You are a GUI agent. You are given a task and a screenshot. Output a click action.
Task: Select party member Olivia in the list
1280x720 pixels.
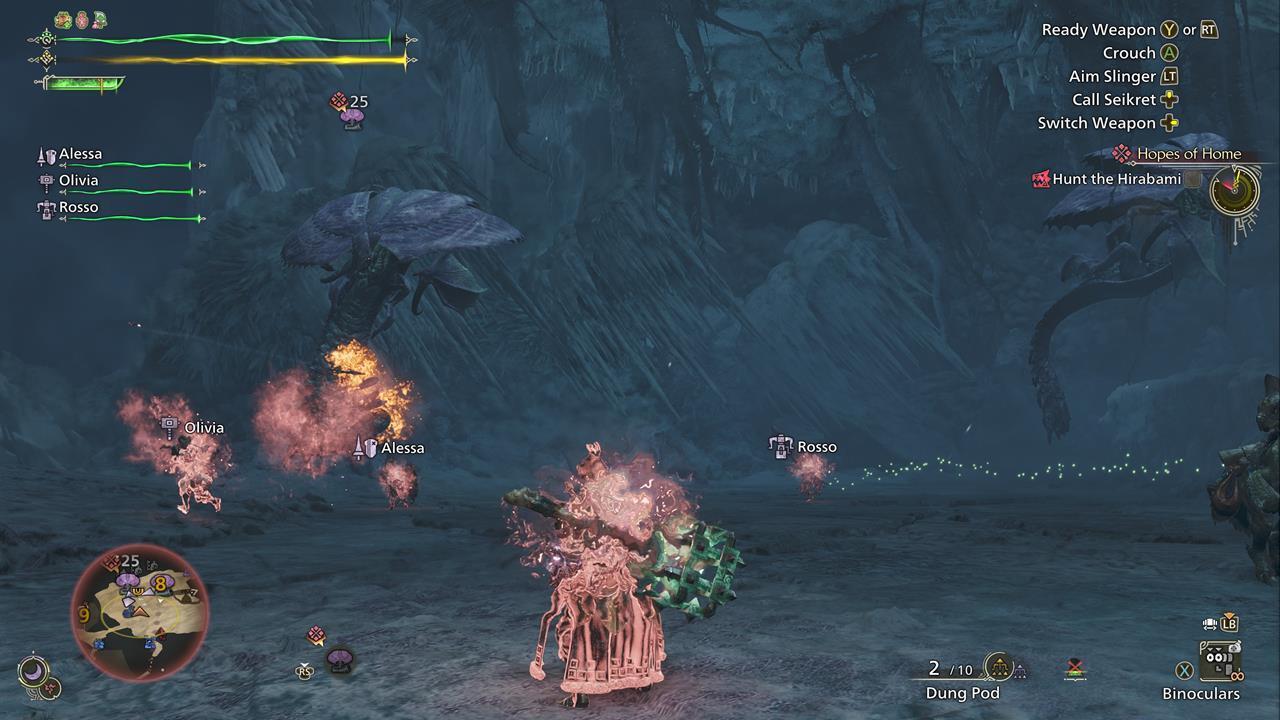pos(79,181)
